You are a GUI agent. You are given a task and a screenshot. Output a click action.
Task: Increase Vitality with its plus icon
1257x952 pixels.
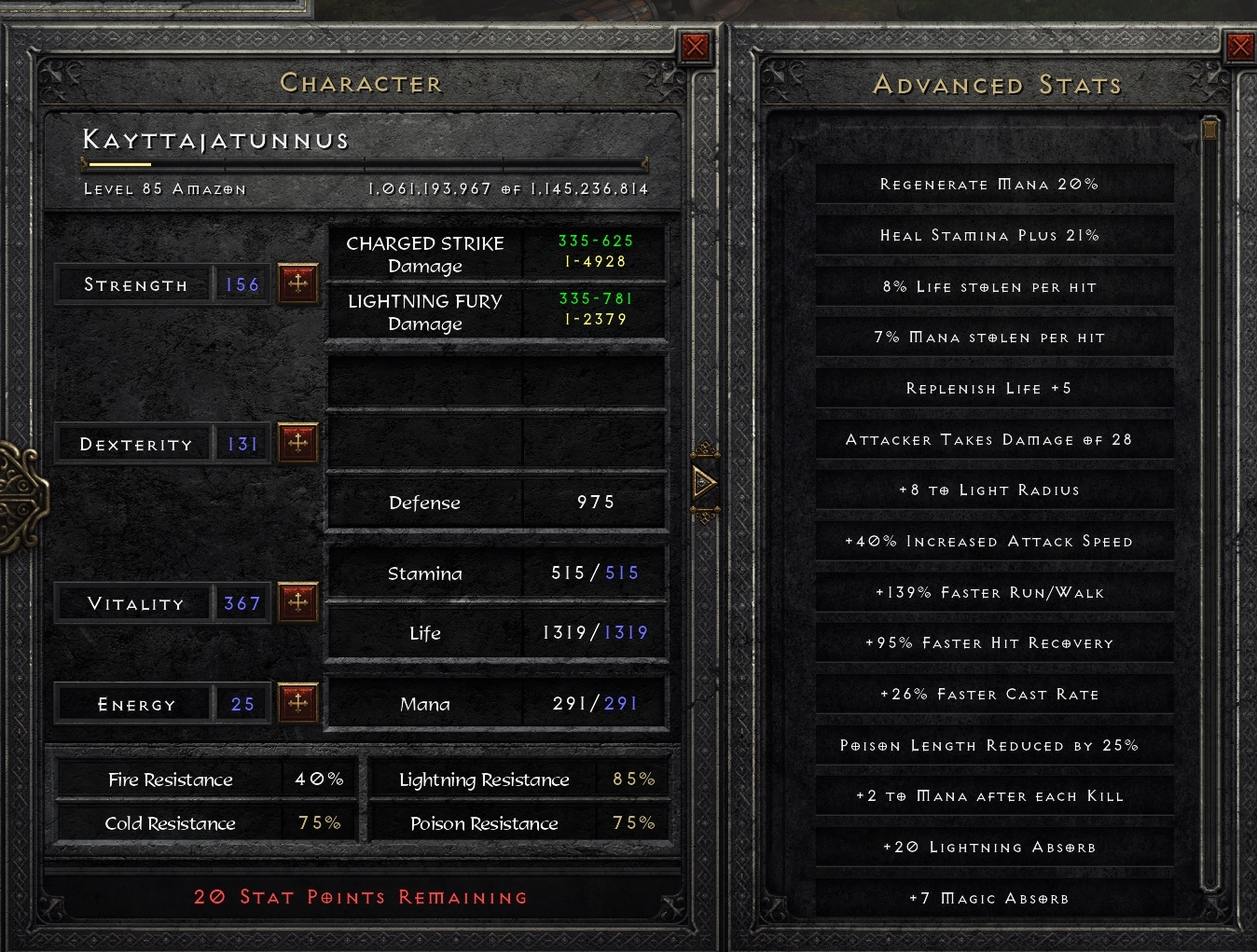click(298, 602)
